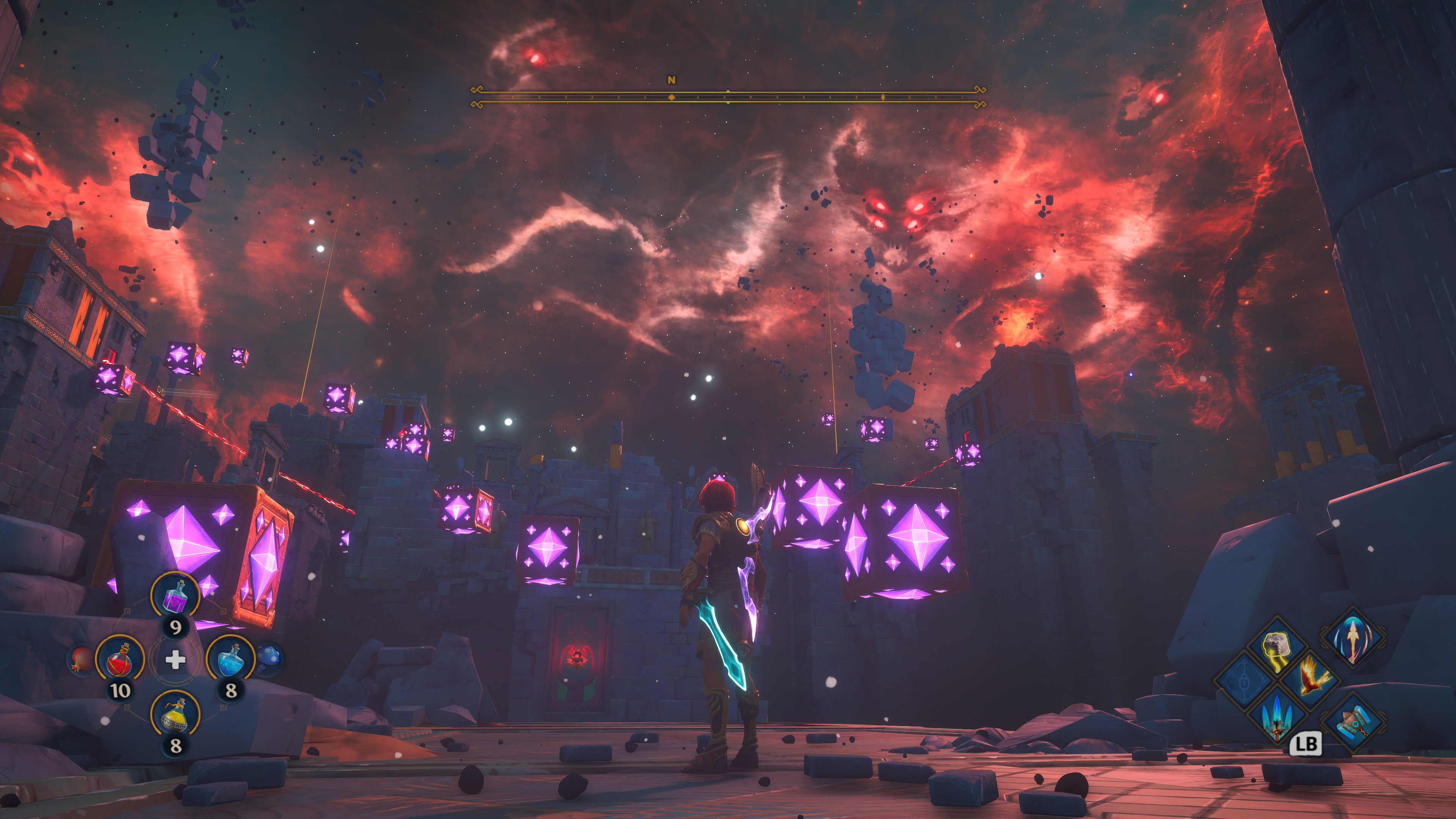Use the red health potion

(120, 659)
